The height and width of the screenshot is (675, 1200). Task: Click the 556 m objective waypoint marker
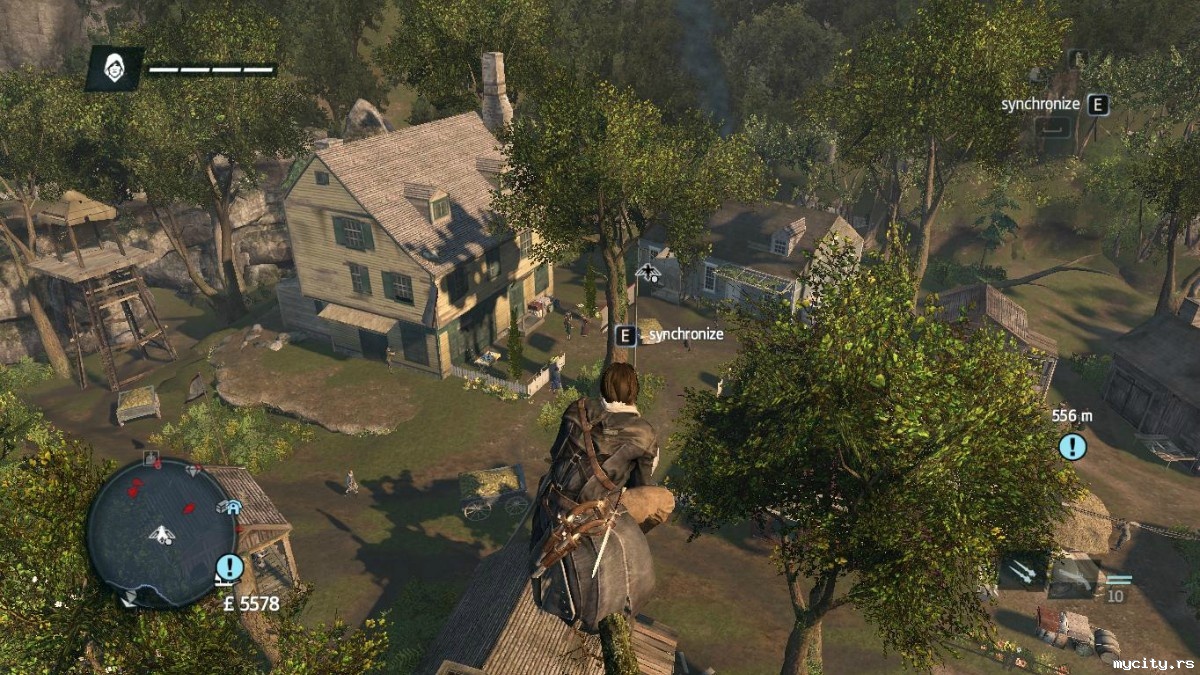tap(1072, 446)
